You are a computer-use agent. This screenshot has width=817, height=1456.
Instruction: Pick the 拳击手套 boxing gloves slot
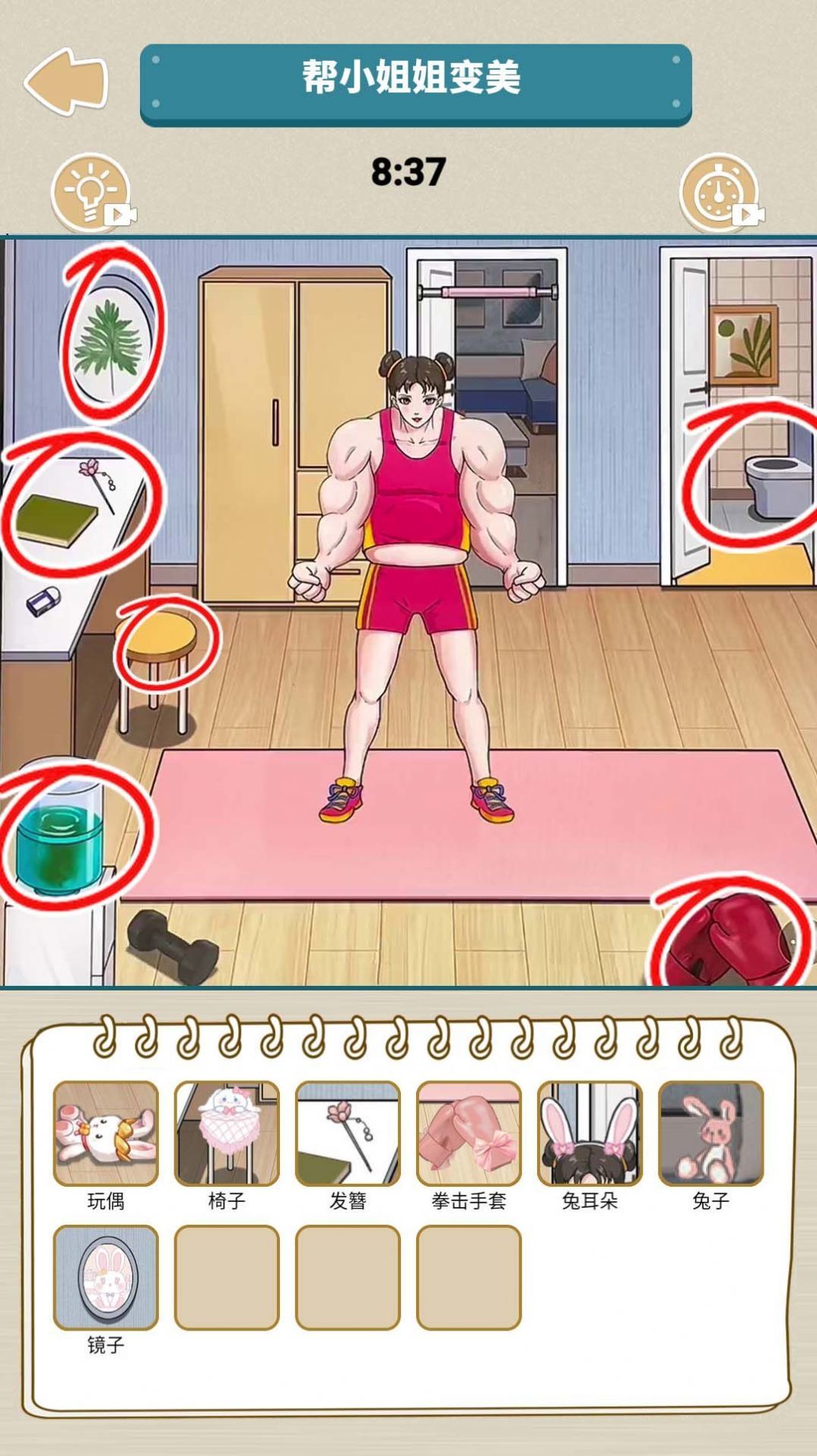469,1133
